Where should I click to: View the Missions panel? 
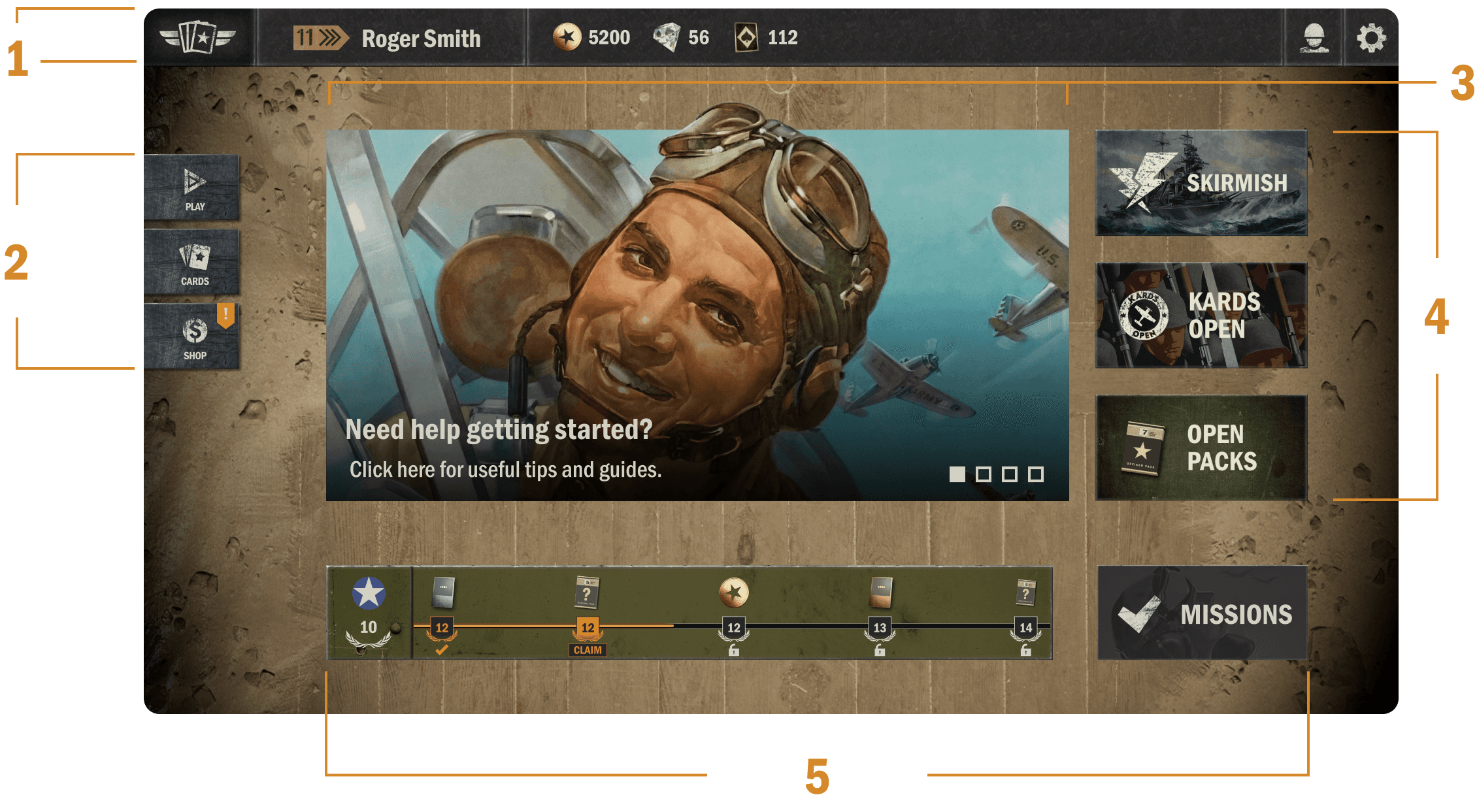tap(1202, 613)
